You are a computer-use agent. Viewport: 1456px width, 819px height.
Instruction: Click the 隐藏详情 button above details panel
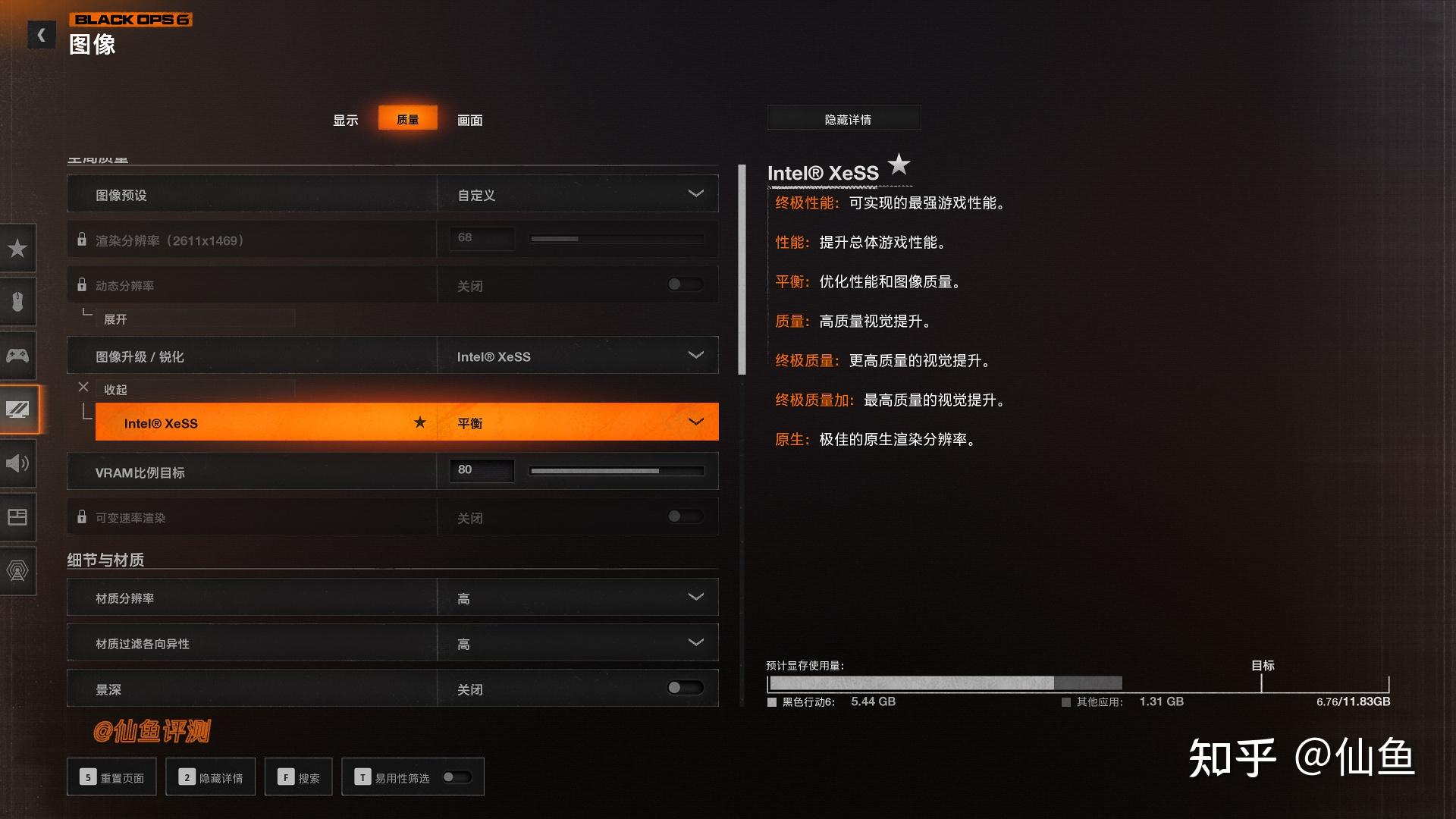[847, 119]
